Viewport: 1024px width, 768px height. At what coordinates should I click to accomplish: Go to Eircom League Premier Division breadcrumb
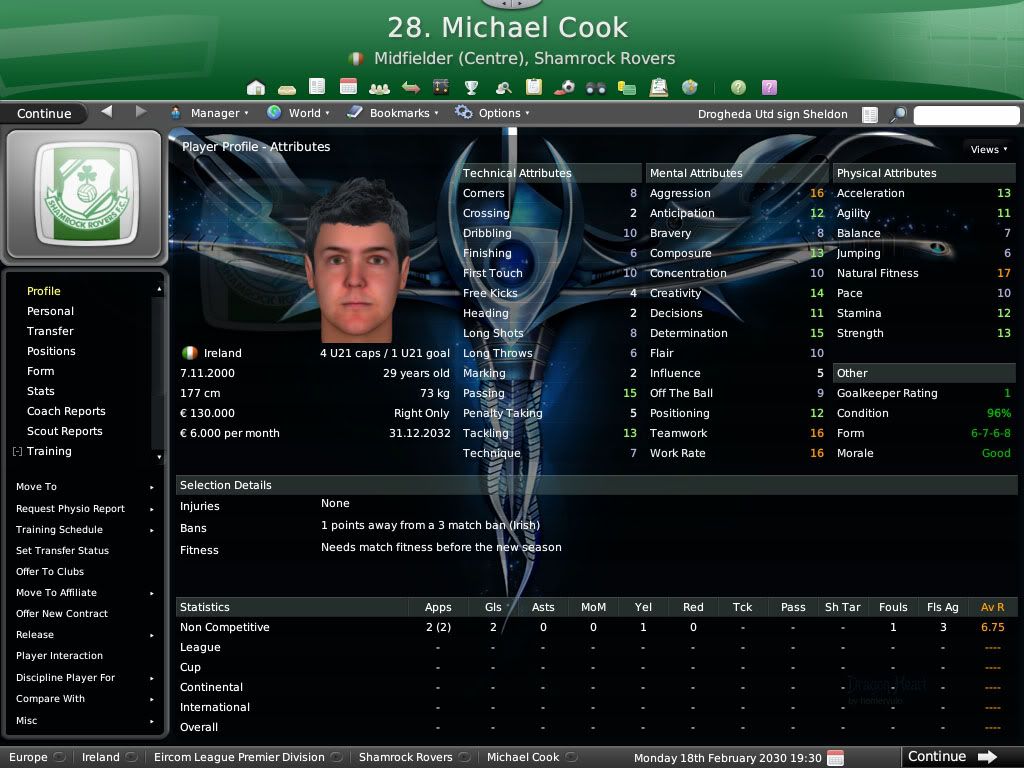pyautogui.click(x=239, y=757)
